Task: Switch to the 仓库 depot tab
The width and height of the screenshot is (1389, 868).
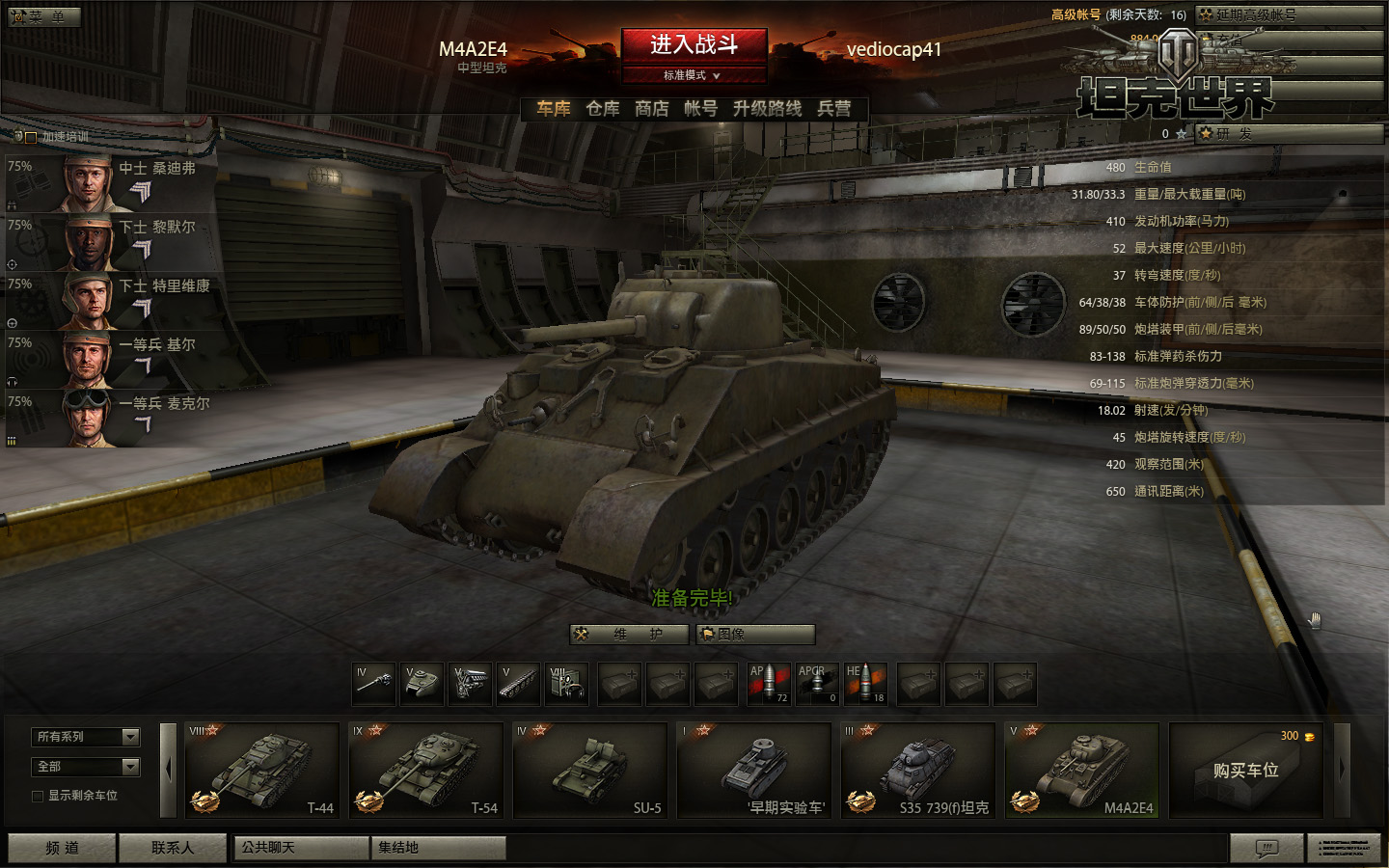Action: click(603, 109)
